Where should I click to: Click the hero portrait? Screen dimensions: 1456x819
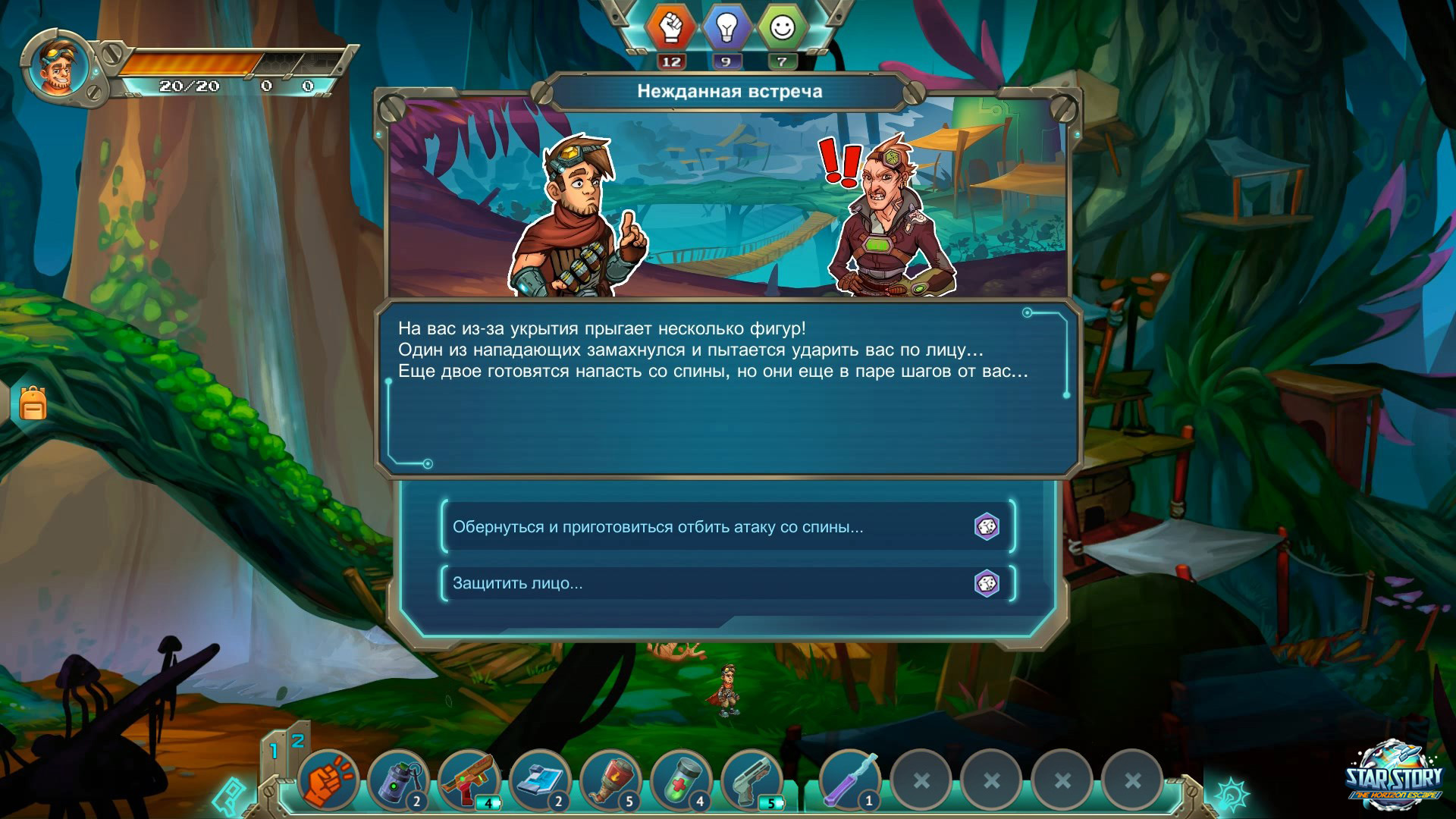58,67
